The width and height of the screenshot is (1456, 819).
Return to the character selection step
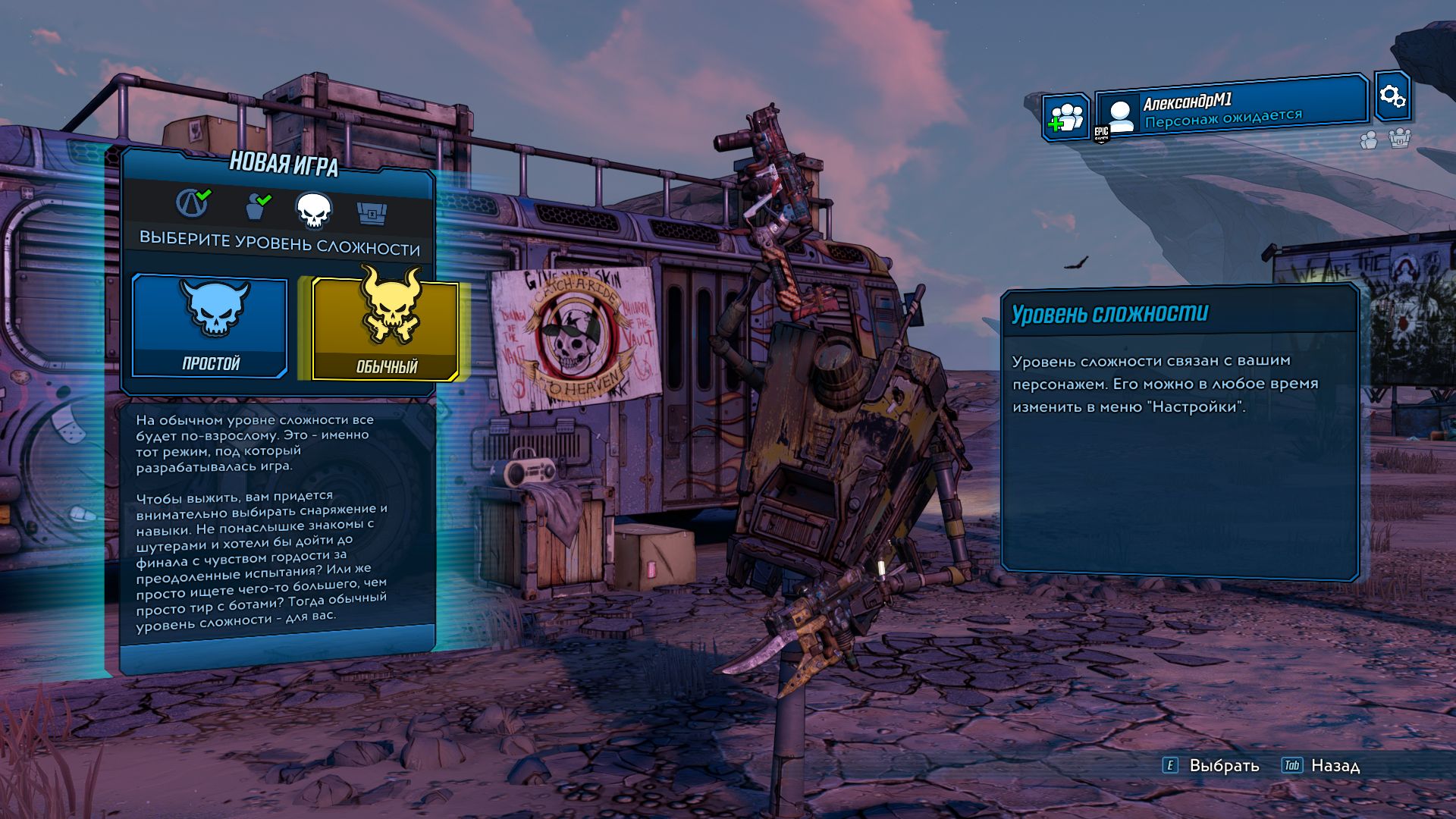(x=258, y=206)
